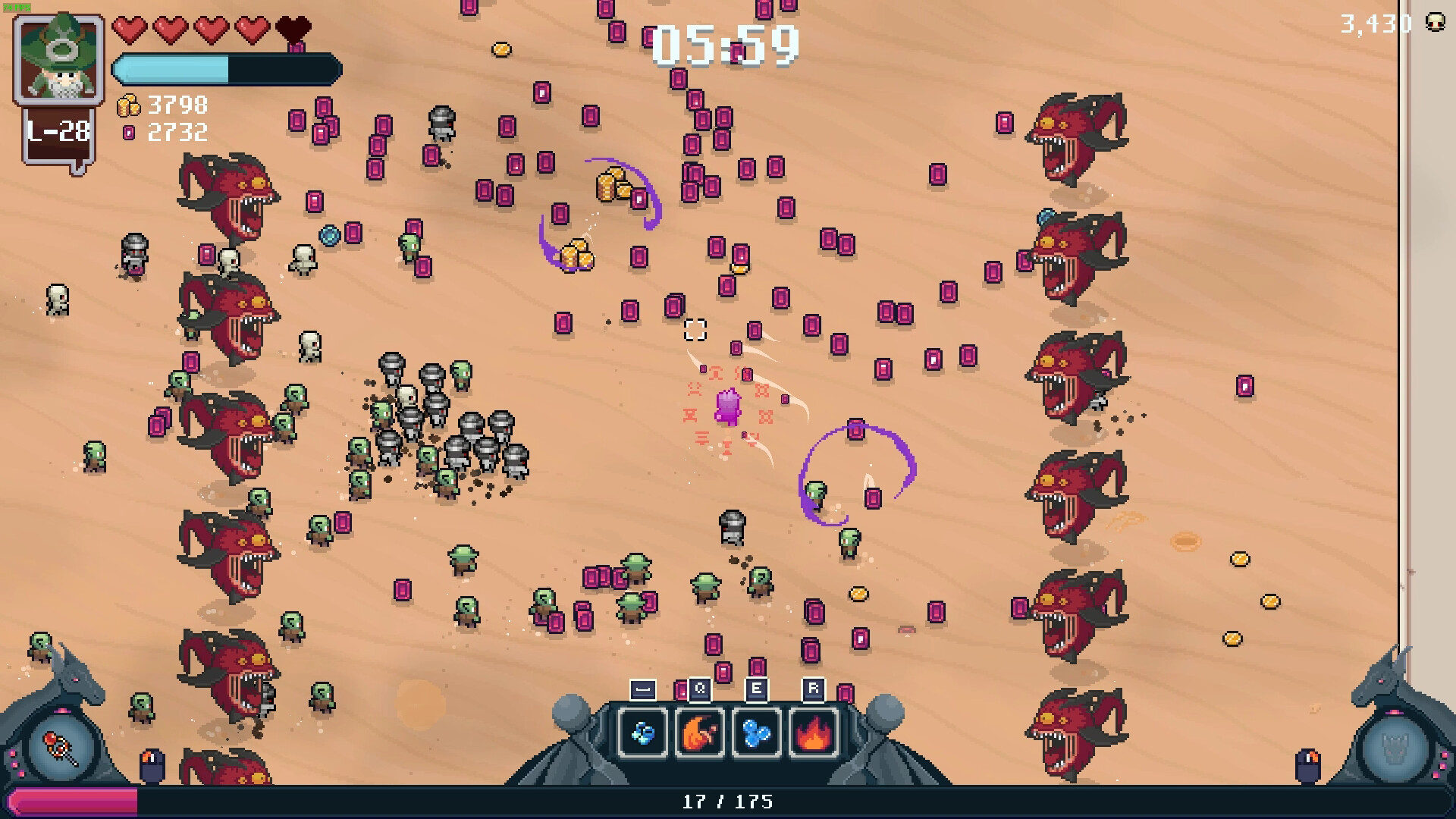The height and width of the screenshot is (819, 1456).
Task: Select the faded demon mask orb
Action: pyautogui.click(x=1394, y=748)
